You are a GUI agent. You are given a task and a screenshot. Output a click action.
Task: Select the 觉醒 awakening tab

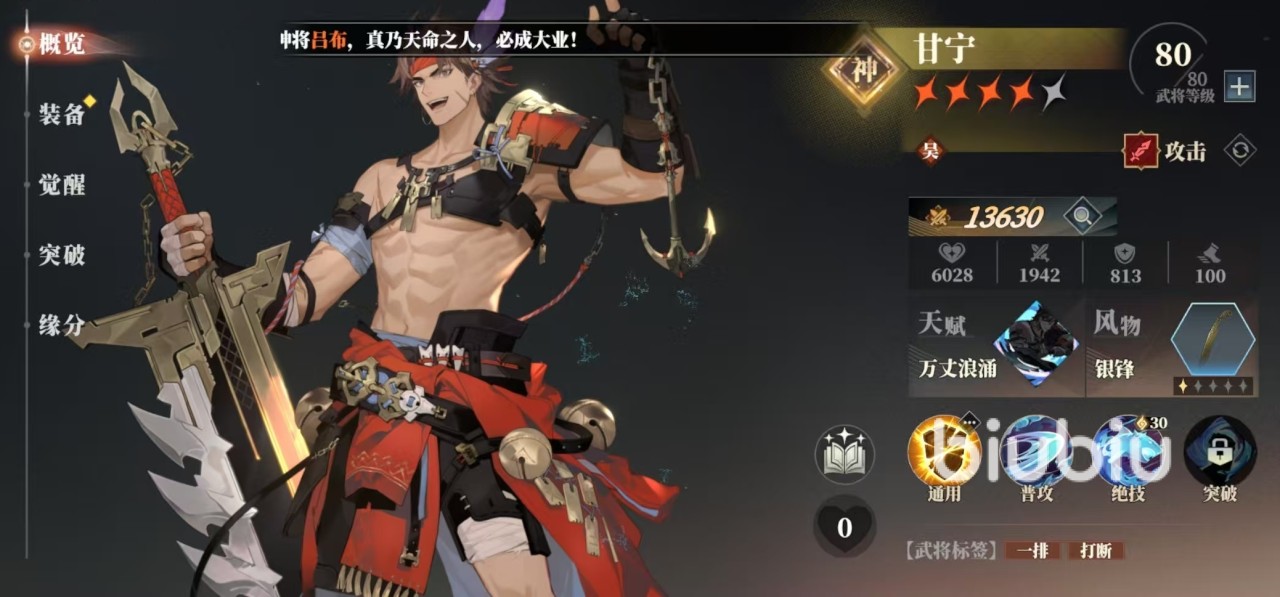coord(62,185)
